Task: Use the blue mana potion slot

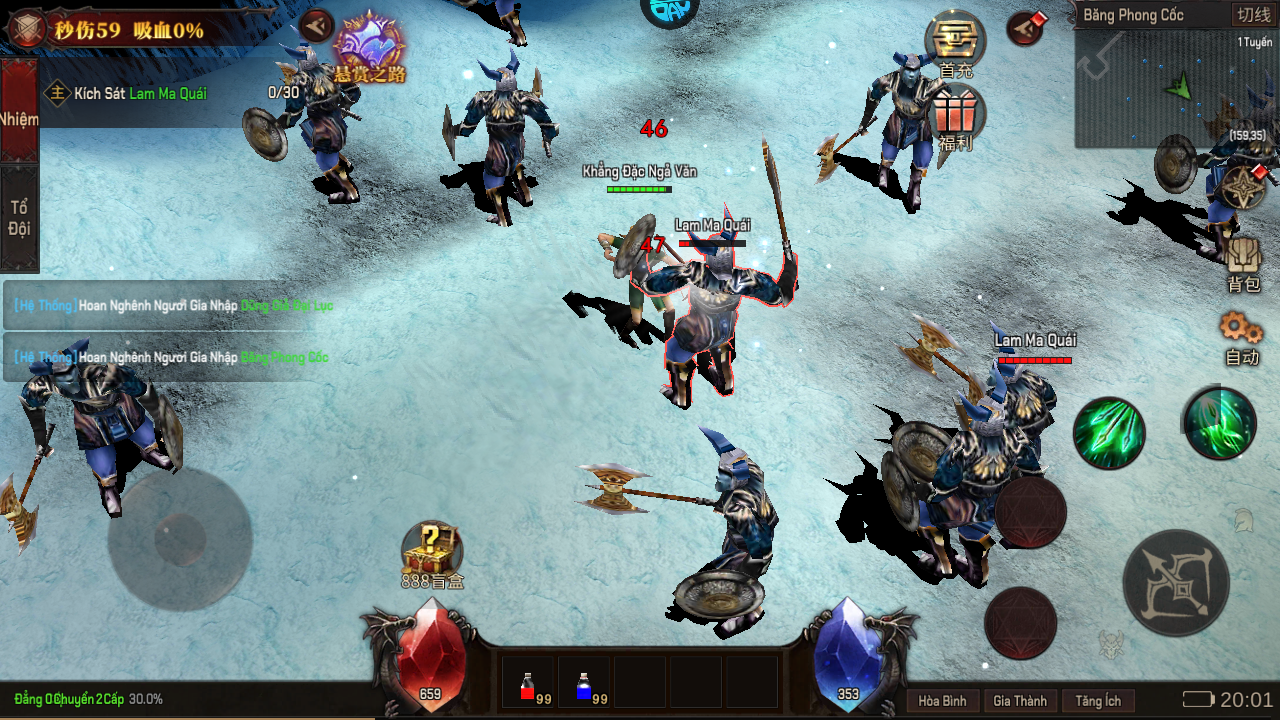Action: (584, 684)
